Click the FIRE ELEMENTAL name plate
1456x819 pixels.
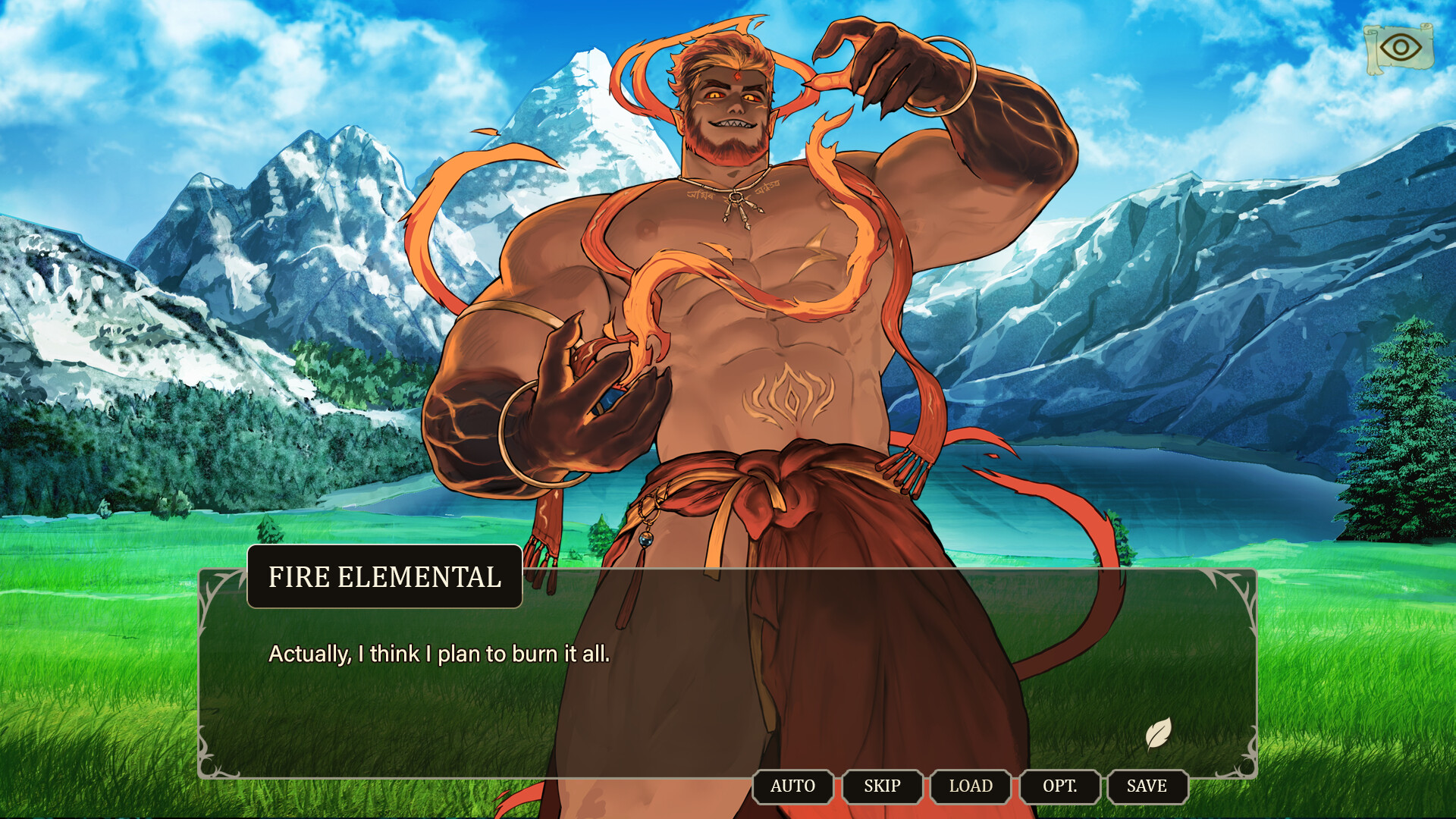384,579
